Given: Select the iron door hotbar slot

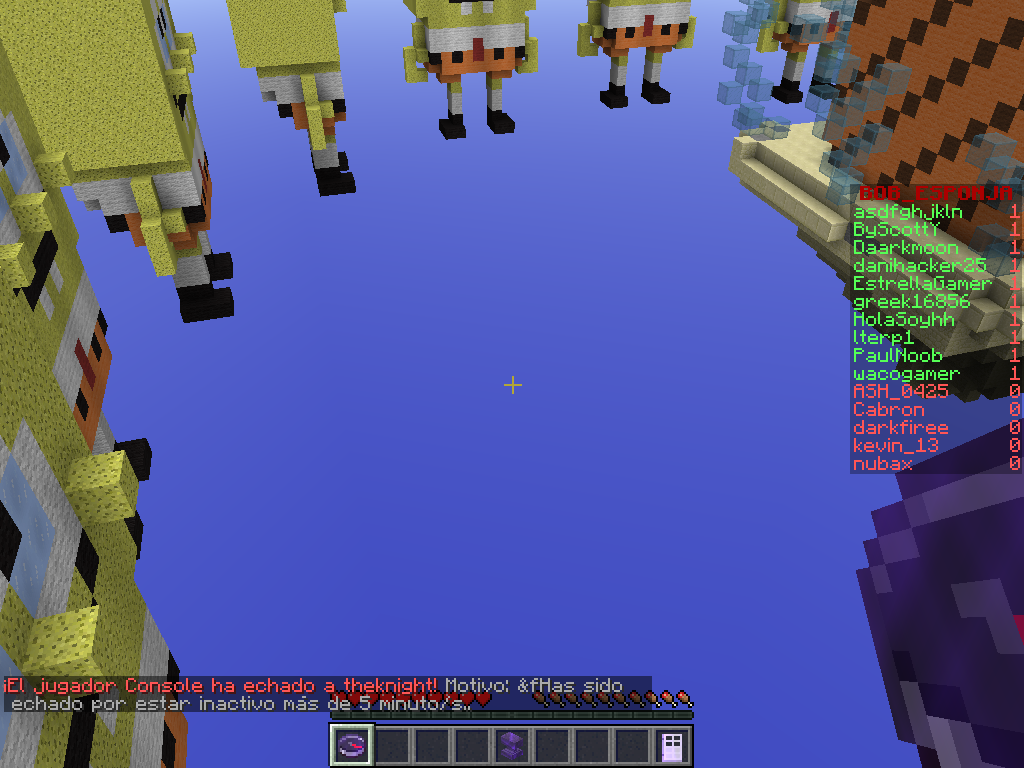Looking at the screenshot, I should (x=672, y=745).
